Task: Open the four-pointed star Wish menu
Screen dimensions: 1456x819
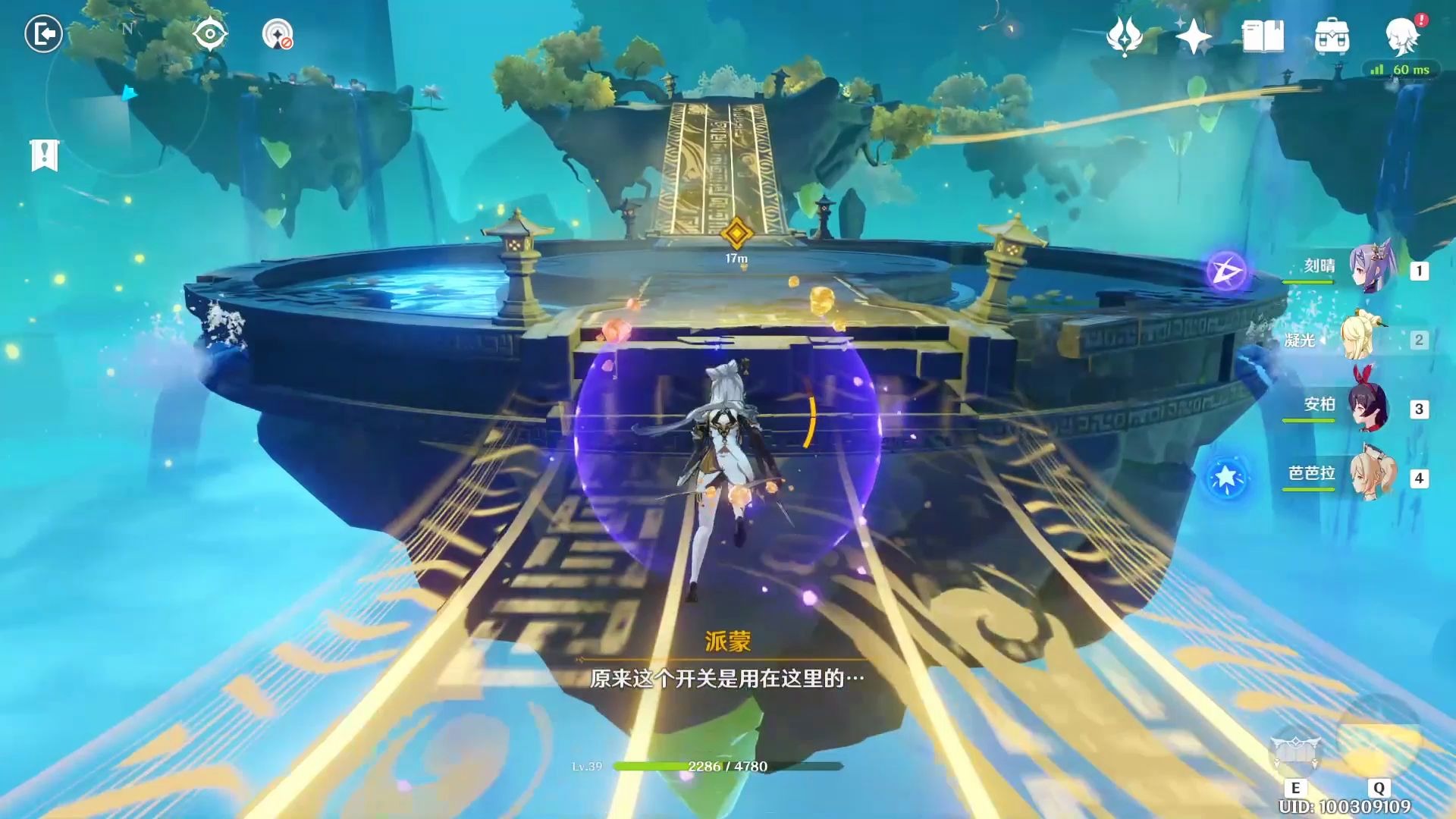Action: 1193,36
